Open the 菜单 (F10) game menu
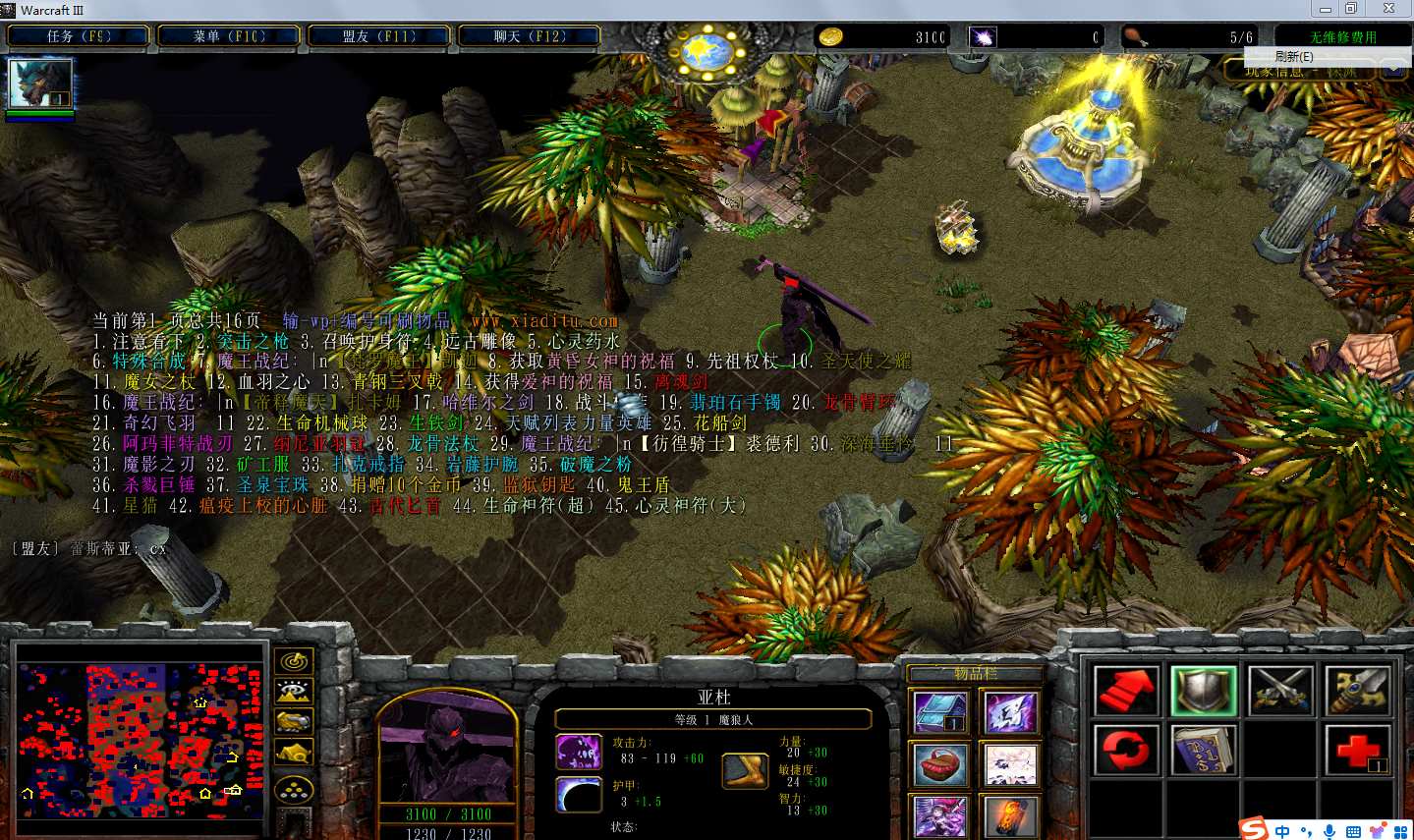 pos(229,36)
